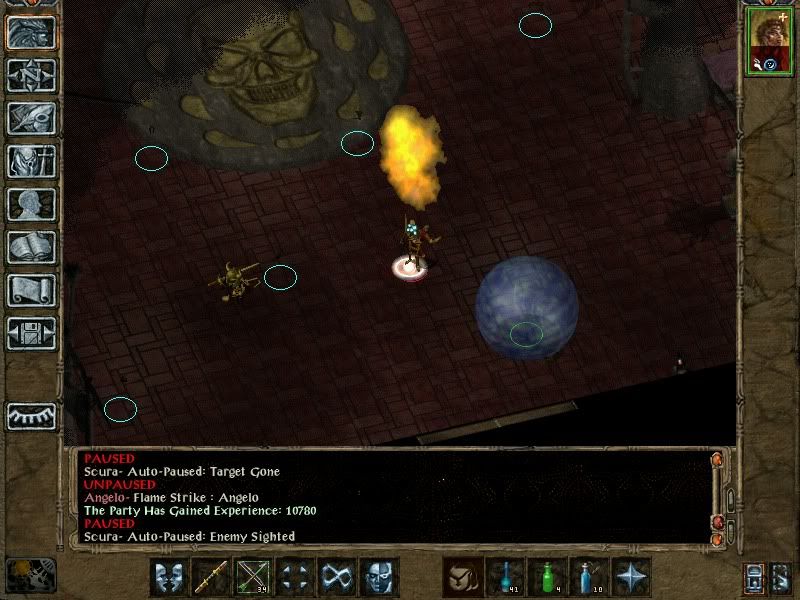Select the Talk masks action
Screen dimensions: 800x600
[169, 577]
